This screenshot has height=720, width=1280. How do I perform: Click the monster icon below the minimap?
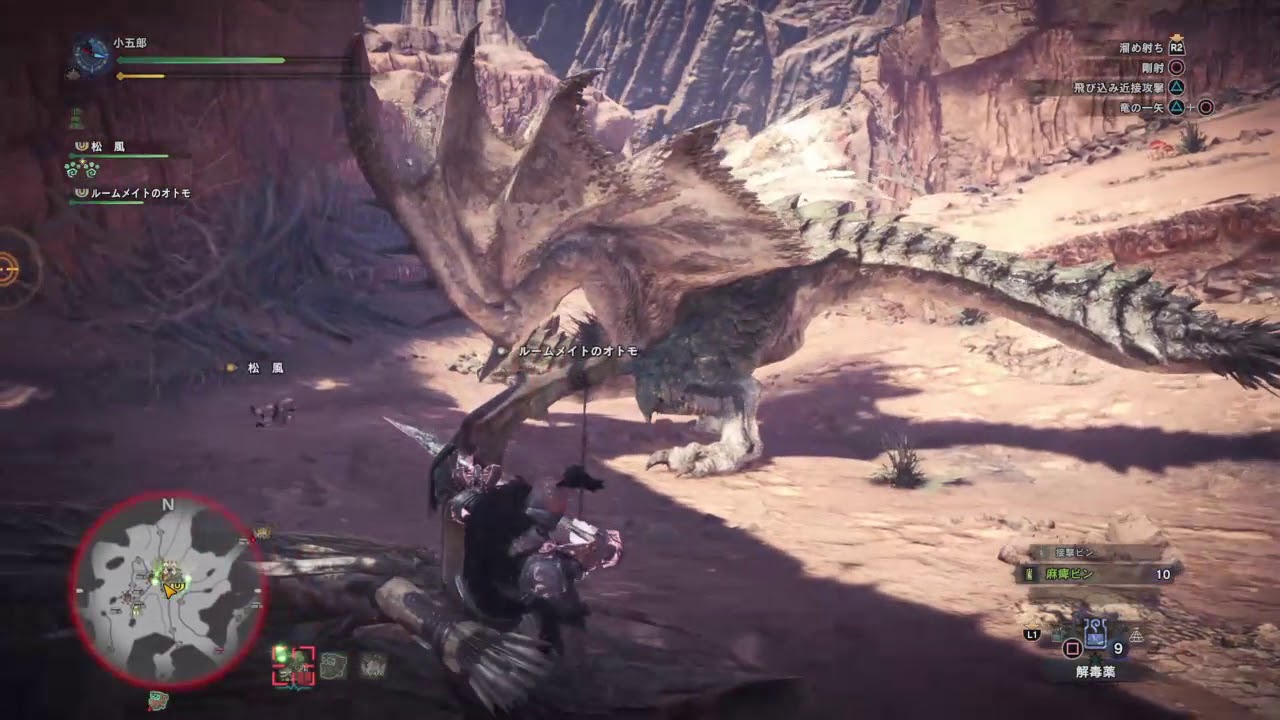157,701
